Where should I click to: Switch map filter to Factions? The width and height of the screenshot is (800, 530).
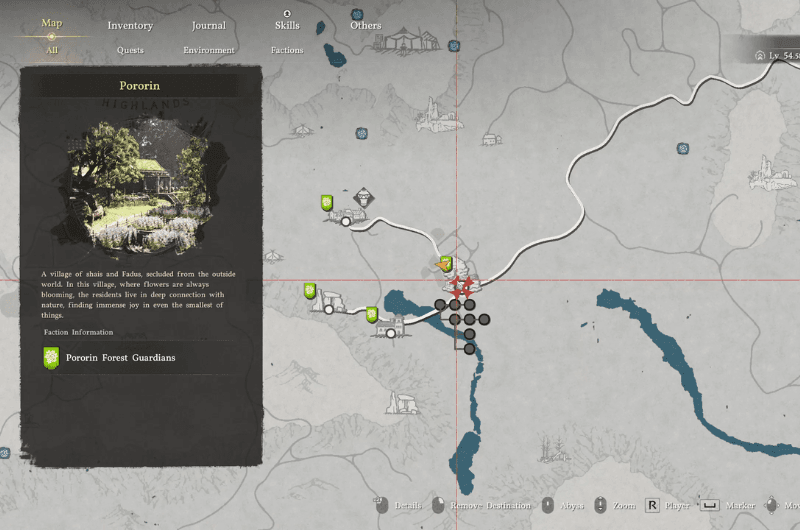(287, 50)
